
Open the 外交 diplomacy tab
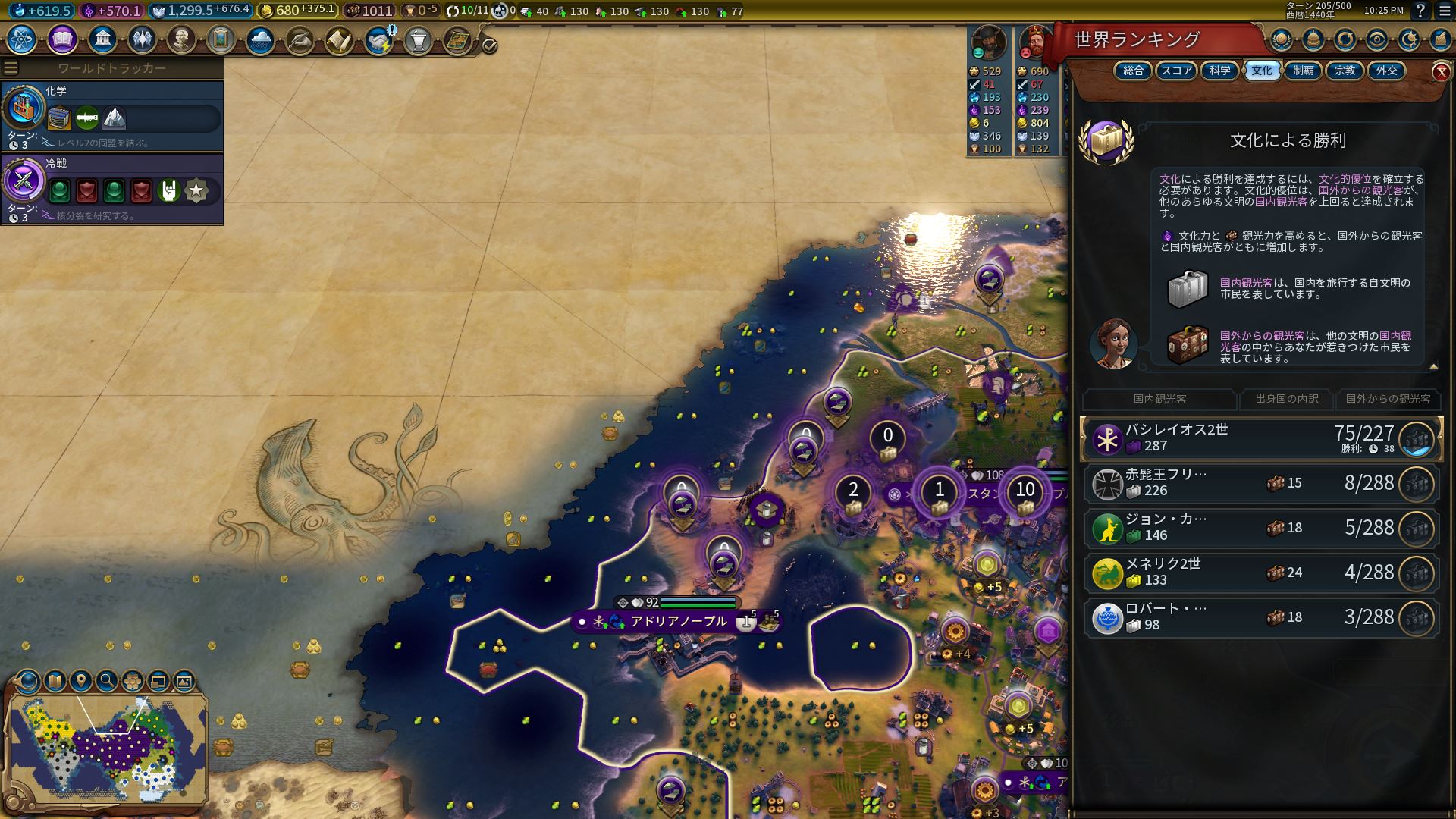1386,71
